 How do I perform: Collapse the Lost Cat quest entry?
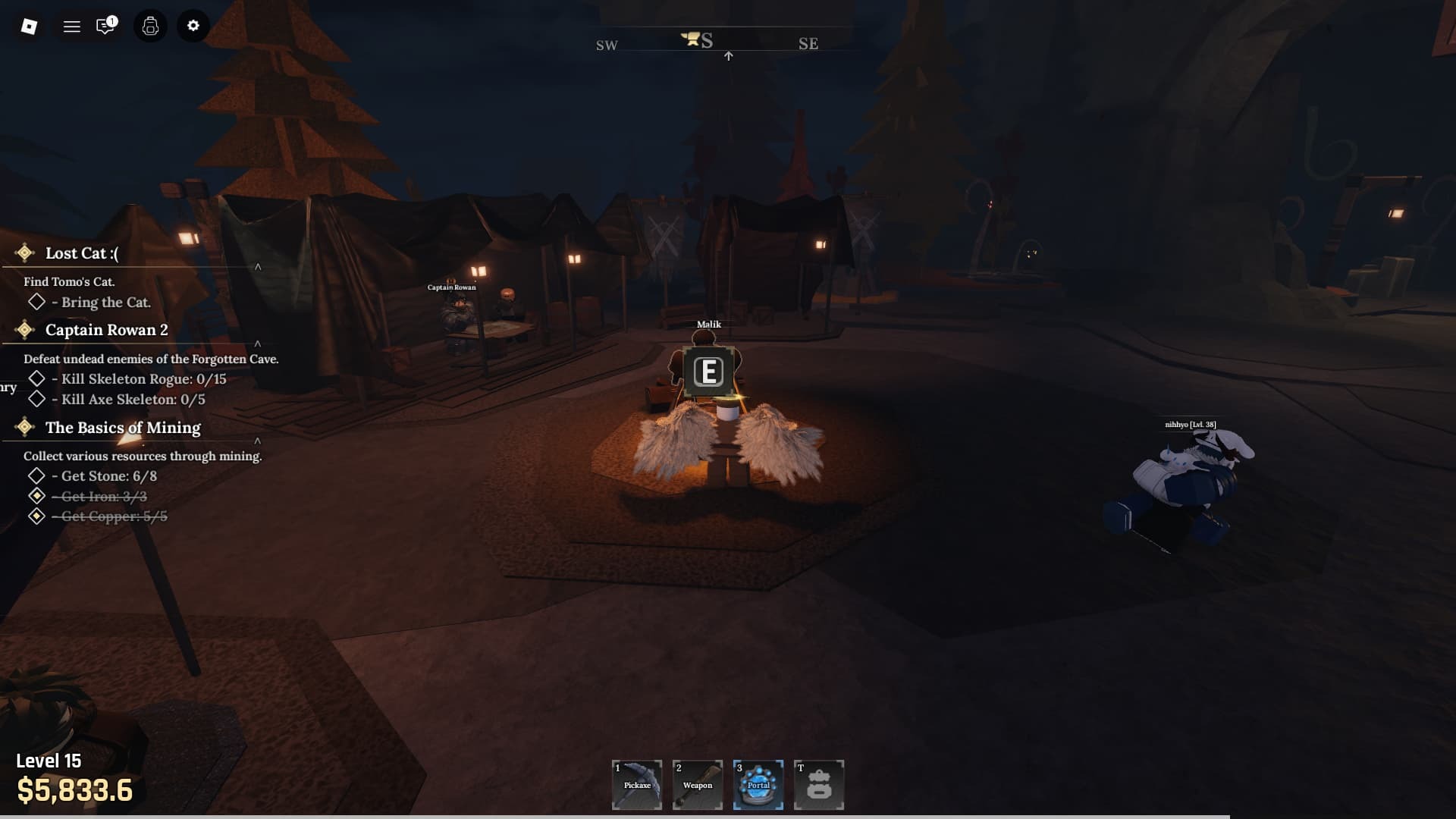point(258,267)
